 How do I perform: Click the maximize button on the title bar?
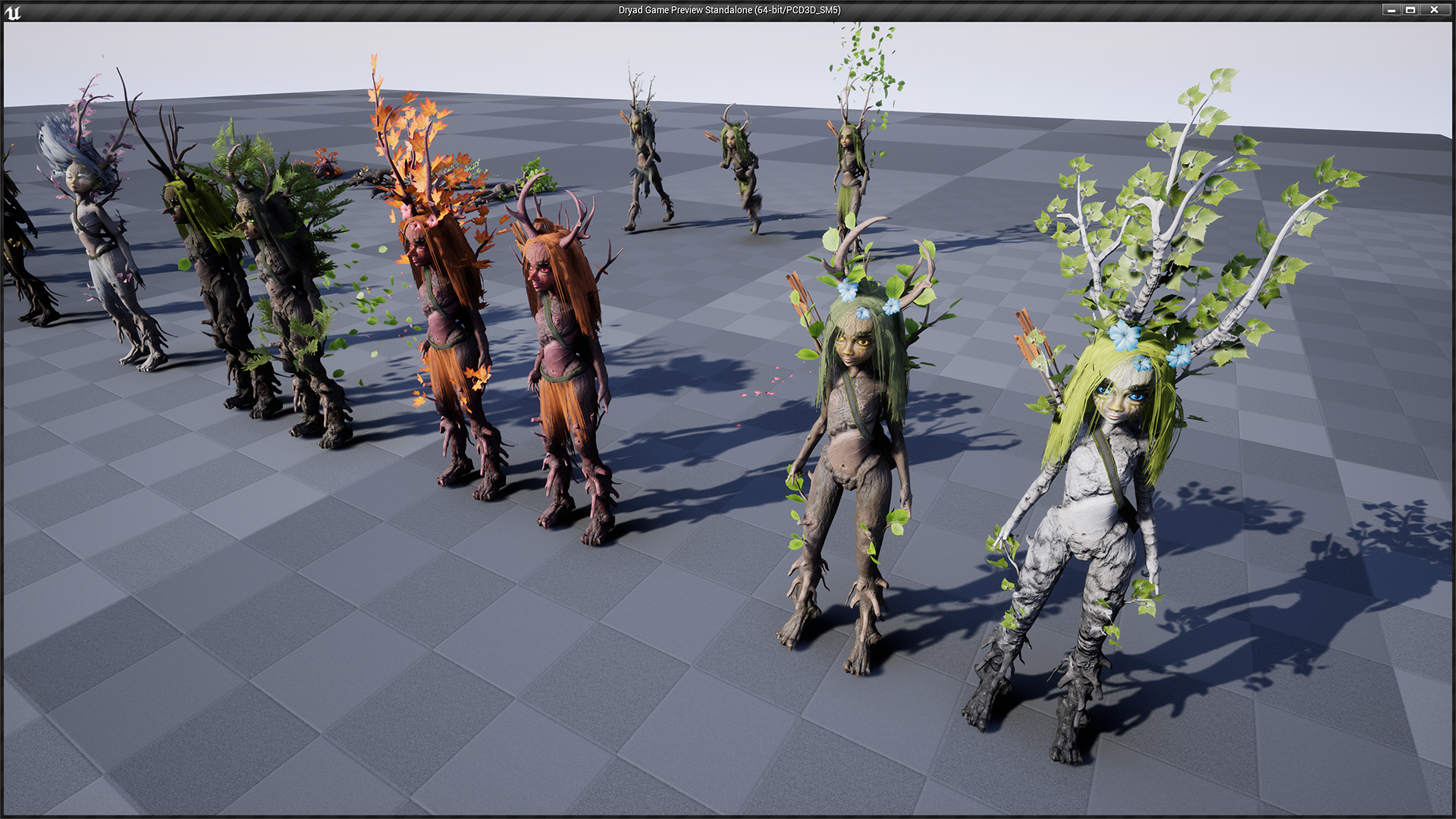(1412, 10)
